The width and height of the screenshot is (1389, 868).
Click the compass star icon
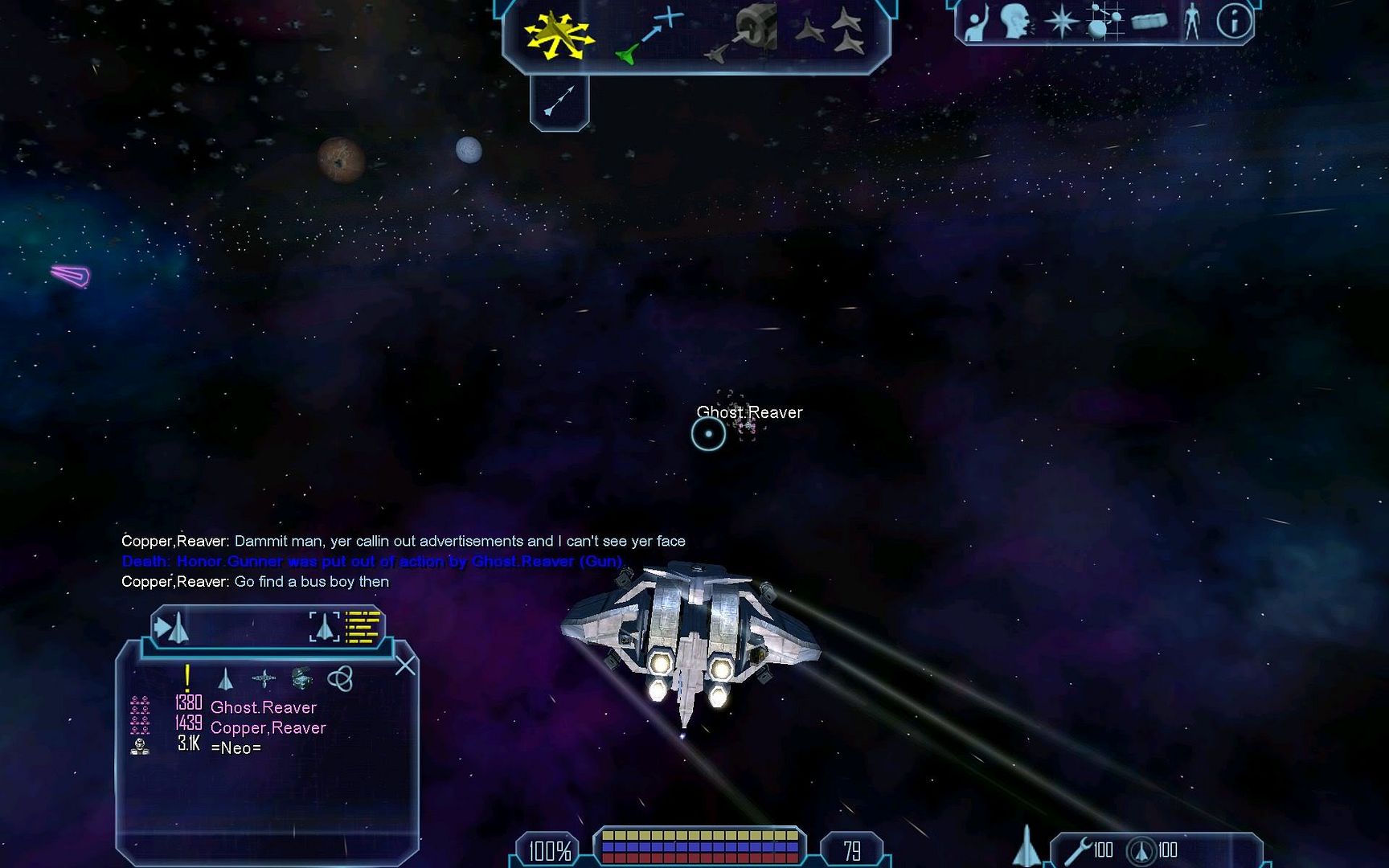point(1061,22)
